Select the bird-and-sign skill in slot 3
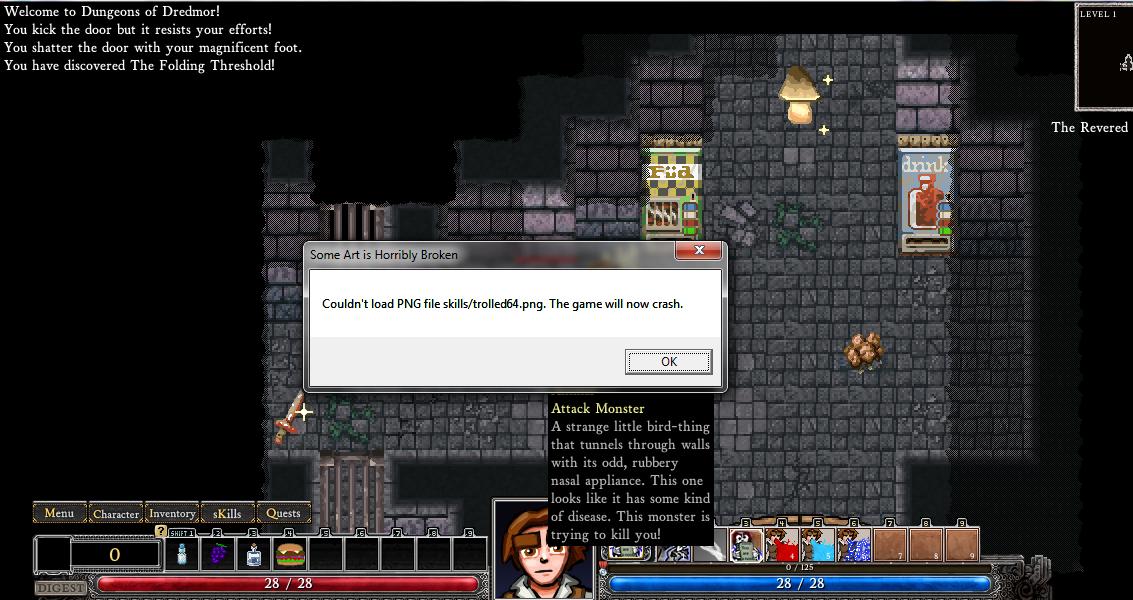This screenshot has height=600, width=1133. click(746, 545)
